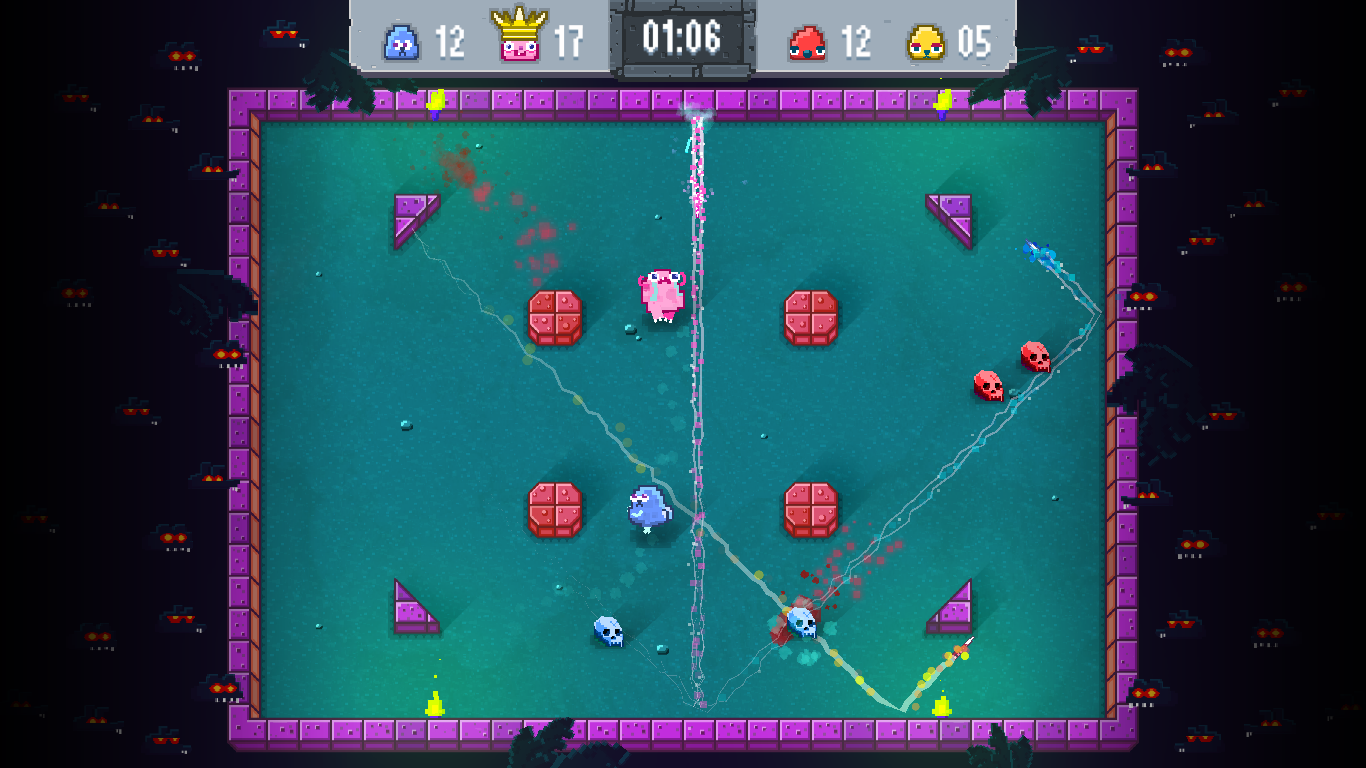Click the red player icon on the scoreboard
1366x768 pixels.
coord(807,43)
